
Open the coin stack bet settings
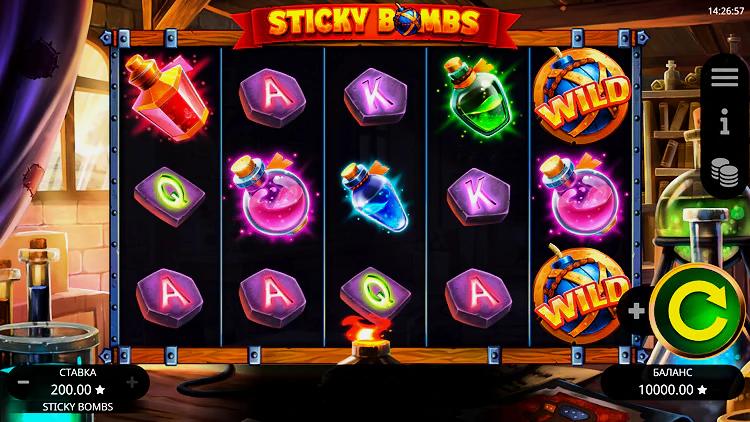coord(725,171)
